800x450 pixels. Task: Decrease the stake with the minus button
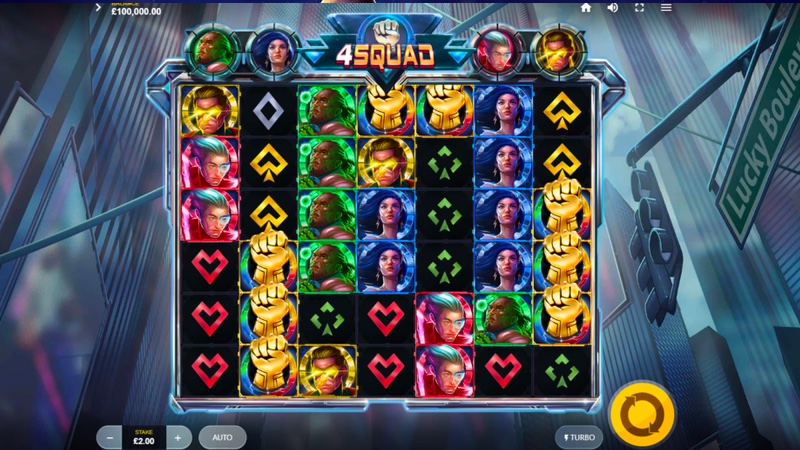pyautogui.click(x=109, y=437)
